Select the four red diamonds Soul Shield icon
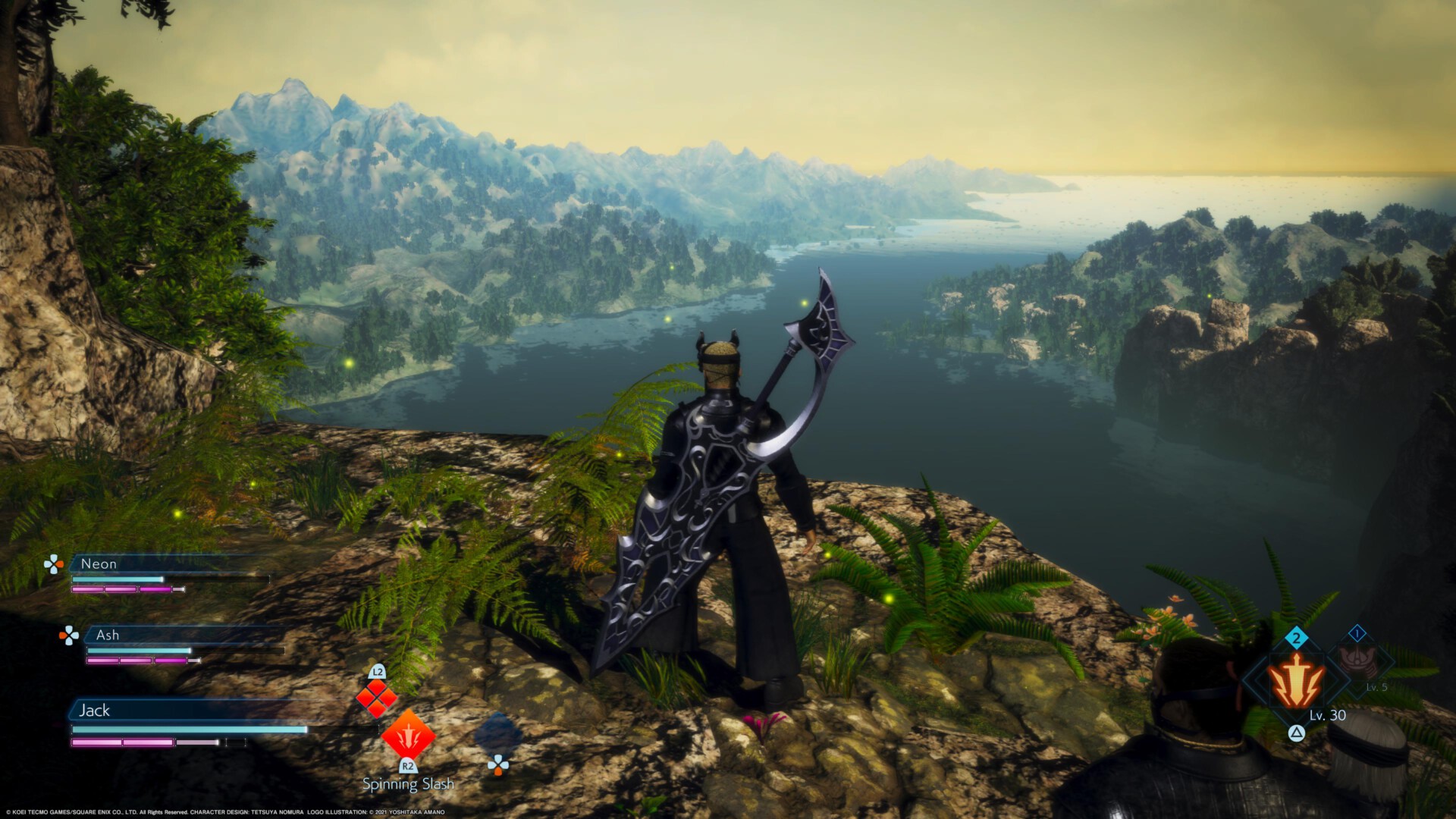Image resolution: width=1456 pixels, height=819 pixels. (377, 698)
